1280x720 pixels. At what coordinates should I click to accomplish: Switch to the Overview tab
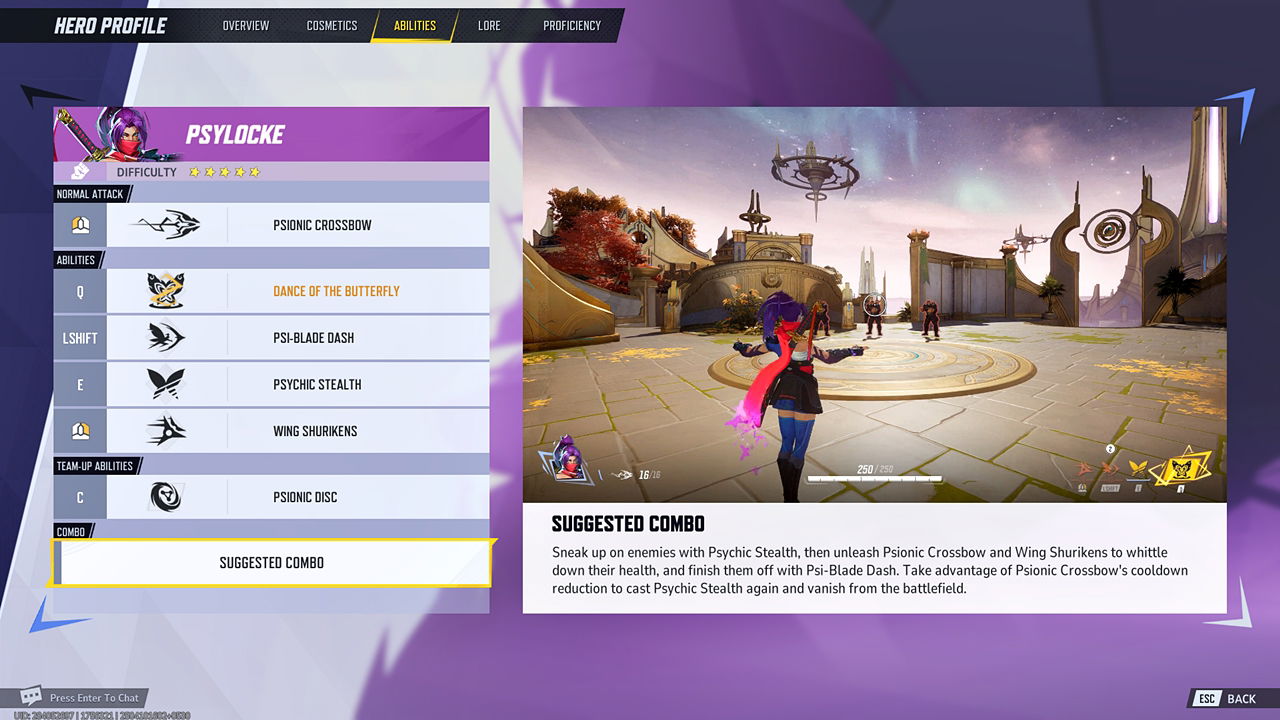[246, 25]
